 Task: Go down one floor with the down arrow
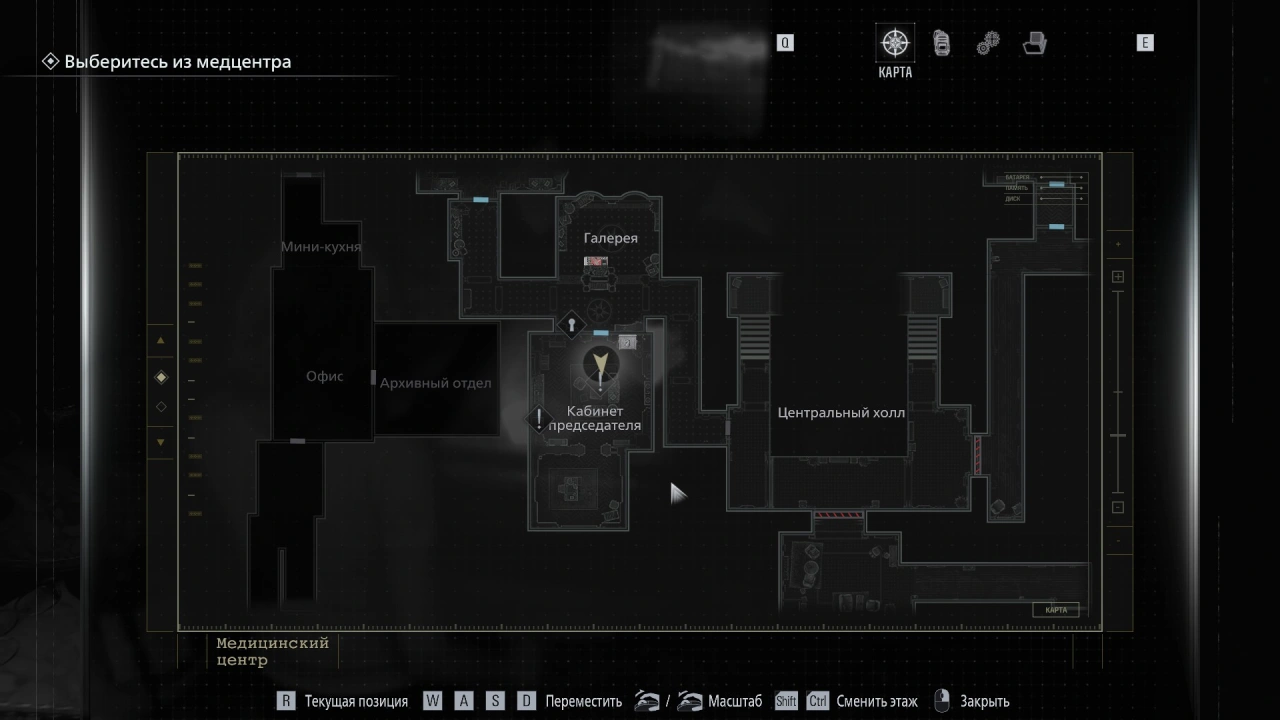161,442
